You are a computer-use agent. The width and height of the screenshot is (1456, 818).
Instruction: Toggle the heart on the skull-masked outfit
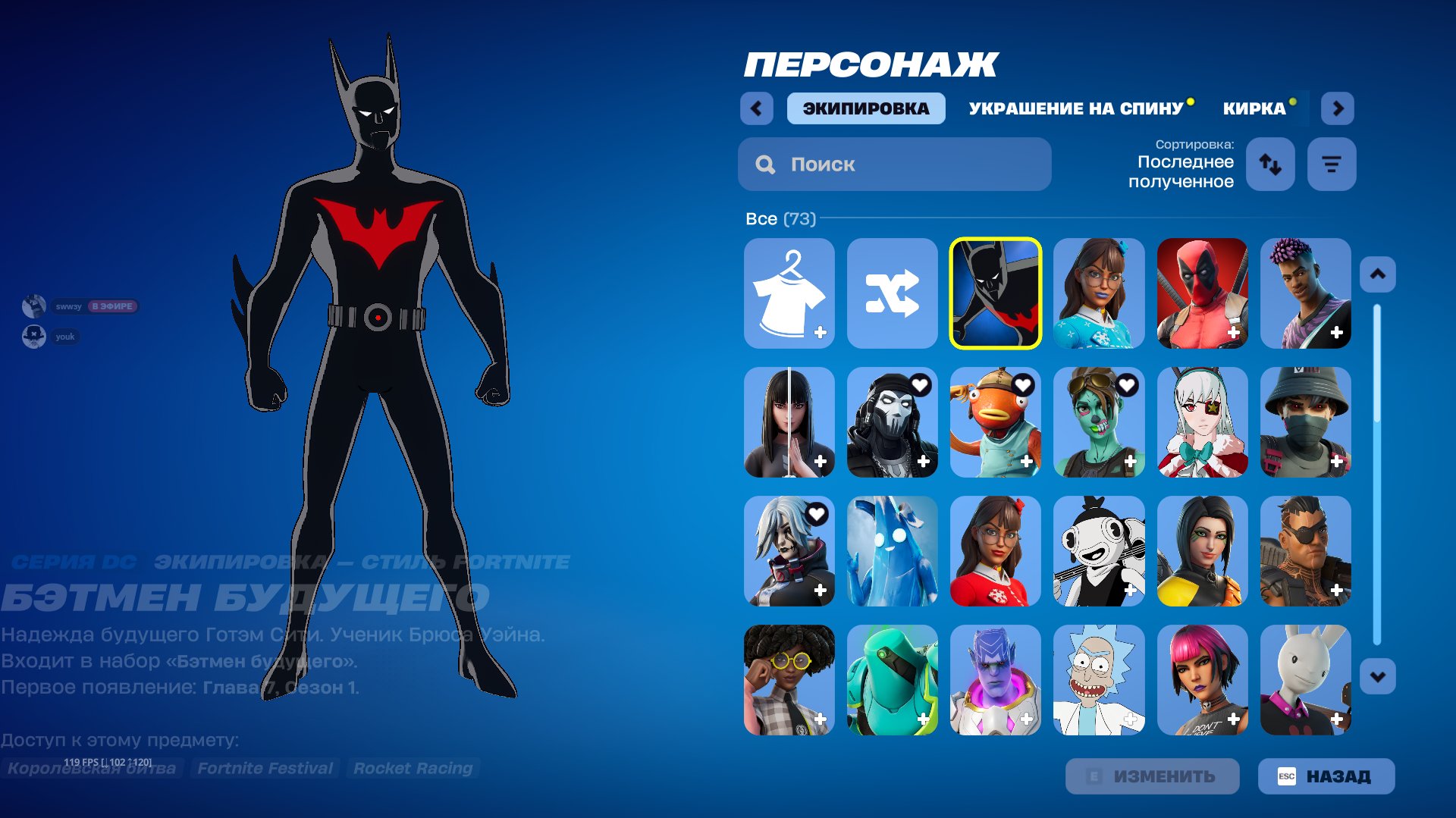[x=920, y=385]
